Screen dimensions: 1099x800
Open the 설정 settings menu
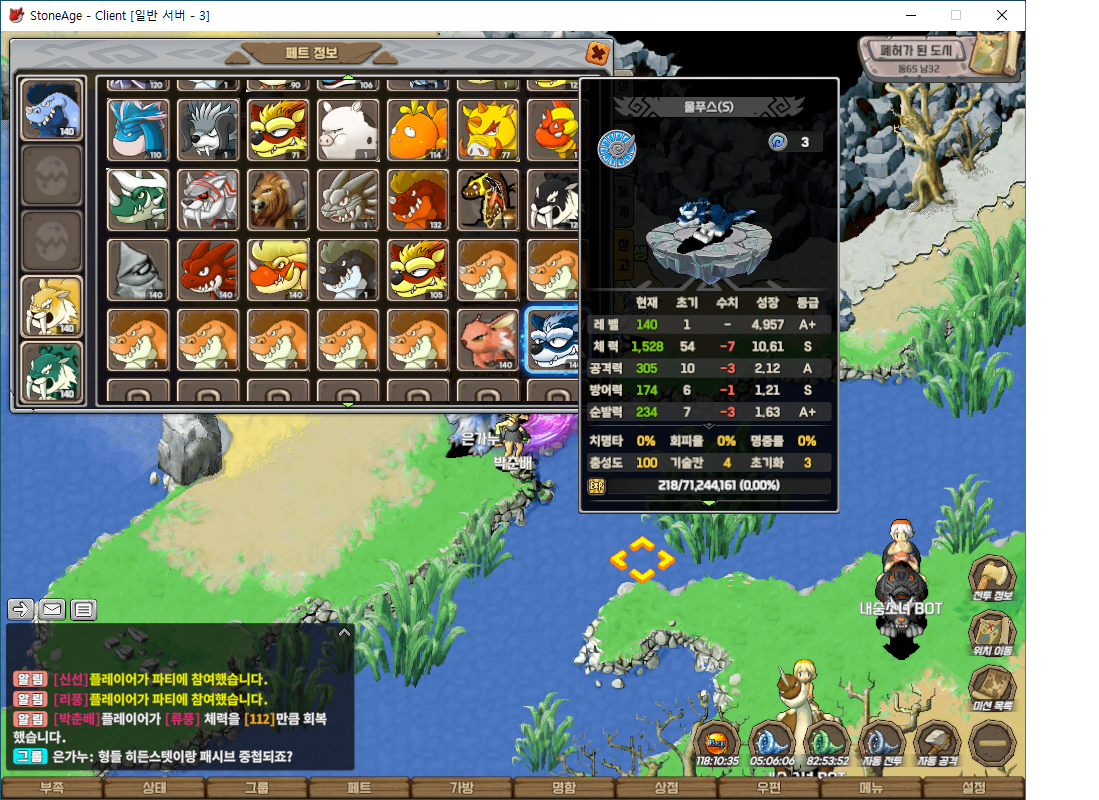tap(972, 788)
